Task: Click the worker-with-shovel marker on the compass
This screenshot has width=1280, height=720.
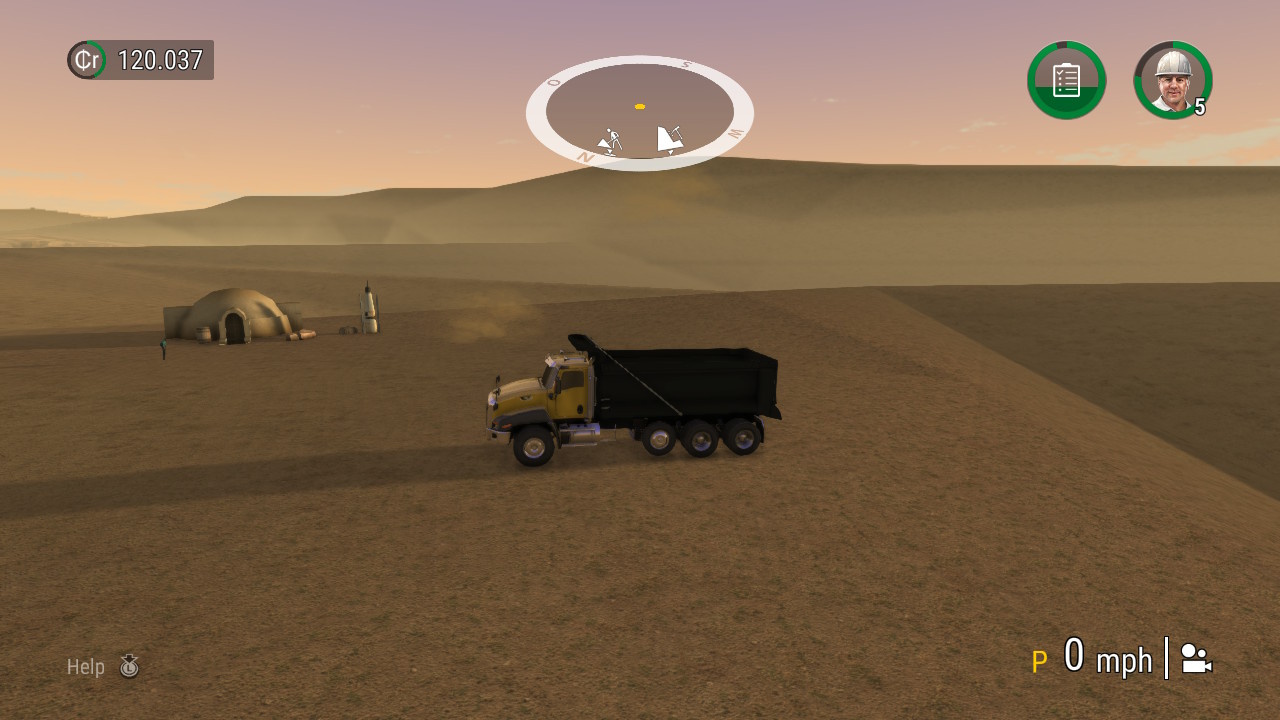Action: pyautogui.click(x=611, y=139)
